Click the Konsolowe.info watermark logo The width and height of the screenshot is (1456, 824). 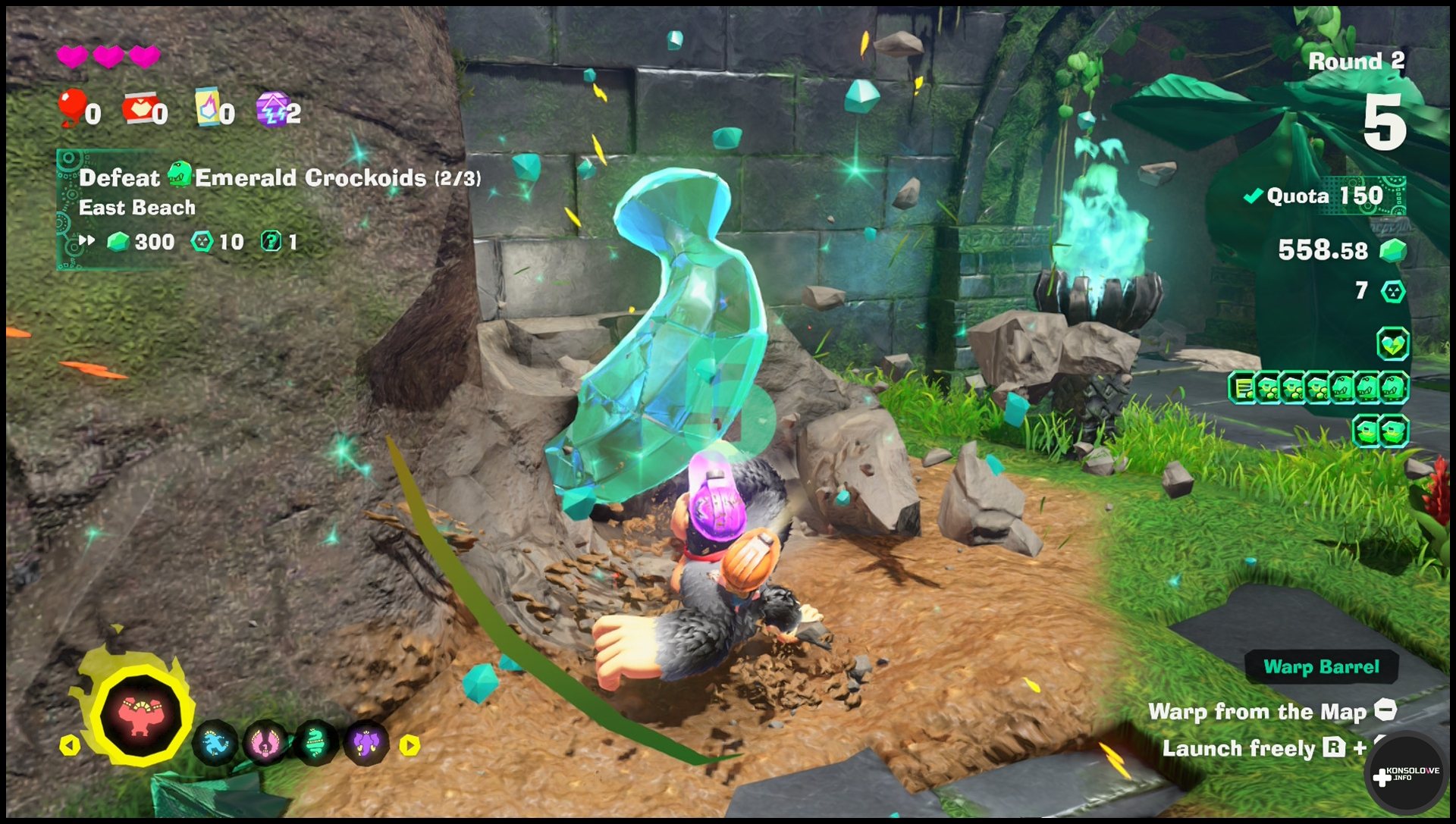[x=1405, y=775]
